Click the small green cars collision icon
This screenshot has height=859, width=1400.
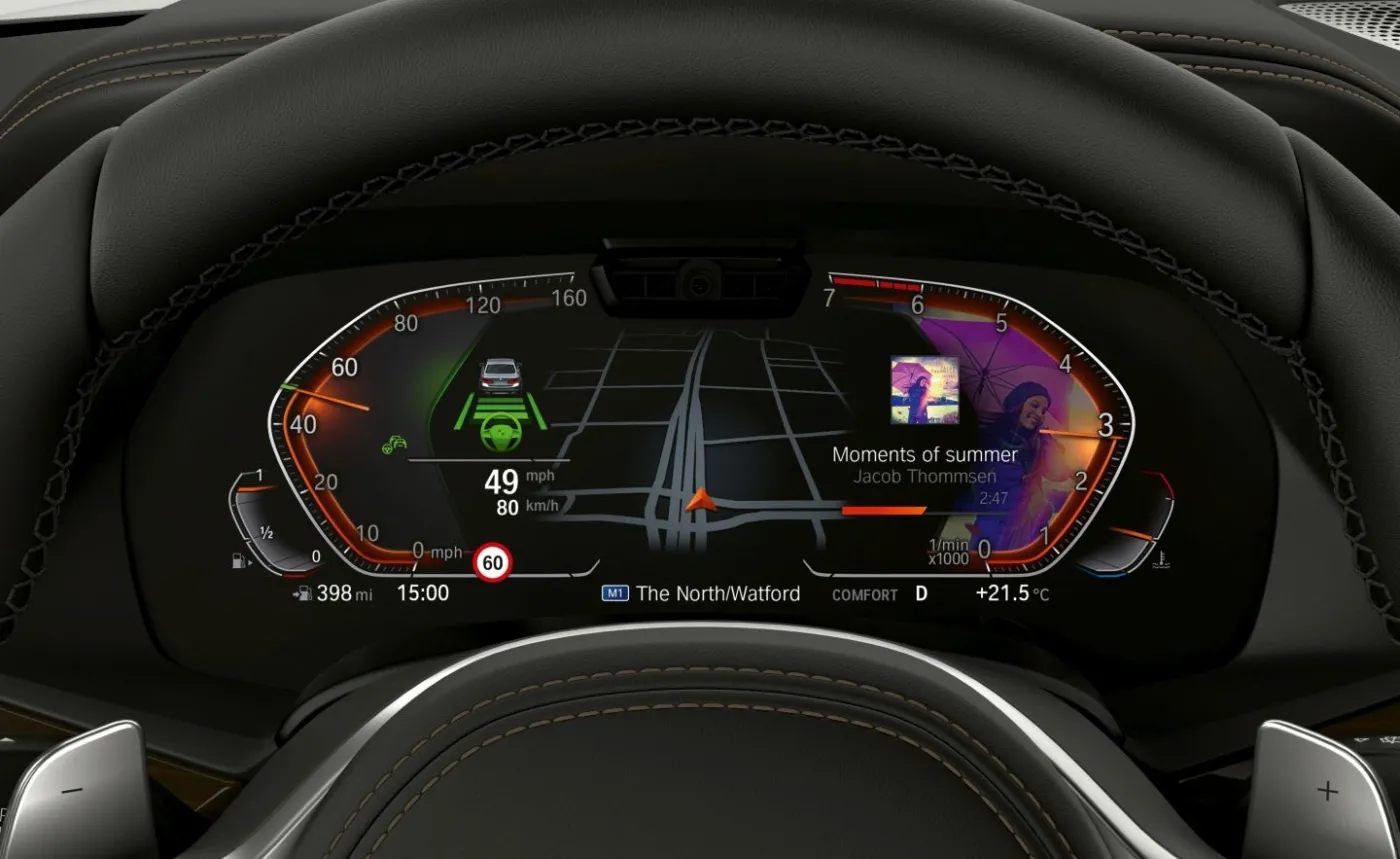point(393,445)
